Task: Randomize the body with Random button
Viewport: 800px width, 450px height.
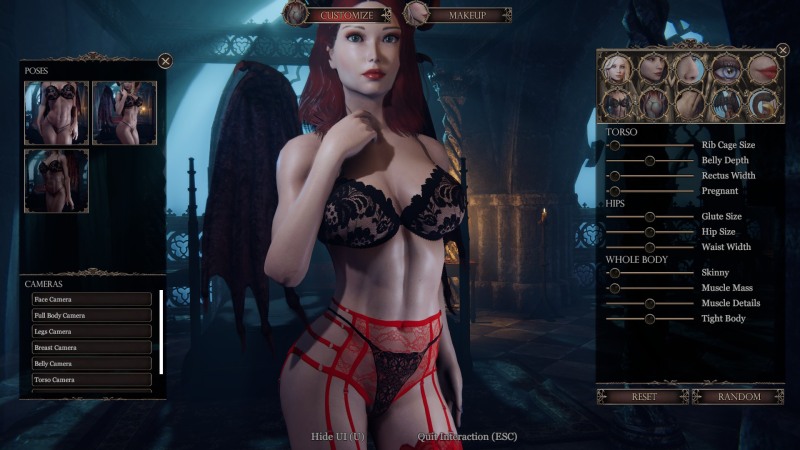Action: pos(739,396)
